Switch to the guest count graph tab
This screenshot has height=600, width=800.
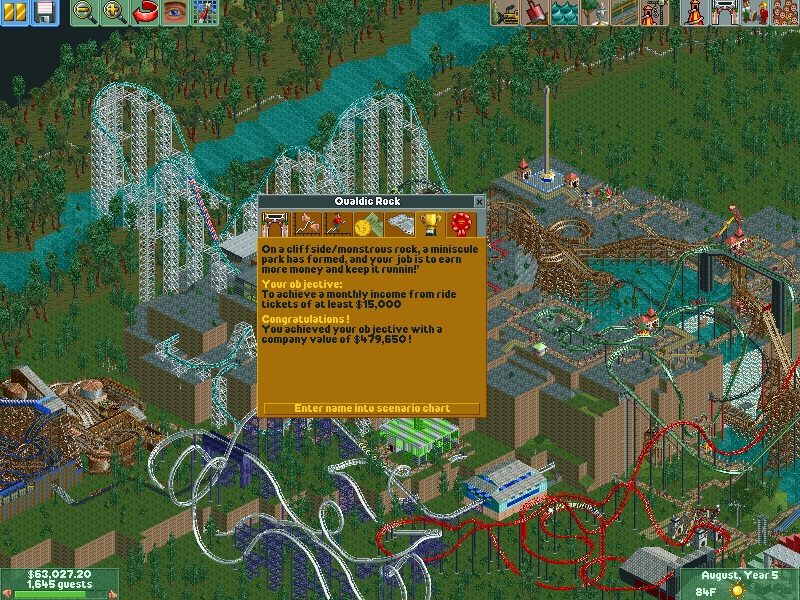[x=336, y=223]
